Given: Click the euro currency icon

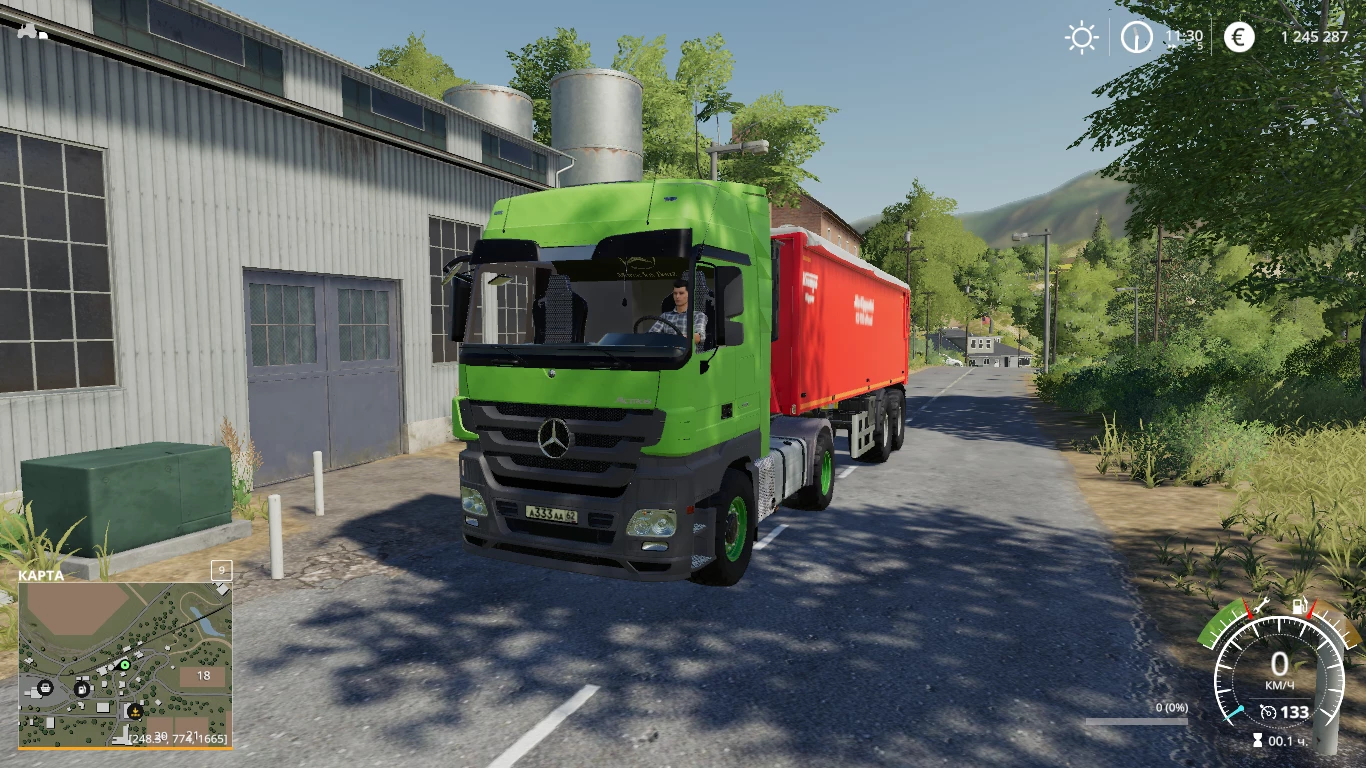Looking at the screenshot, I should click(x=1240, y=37).
